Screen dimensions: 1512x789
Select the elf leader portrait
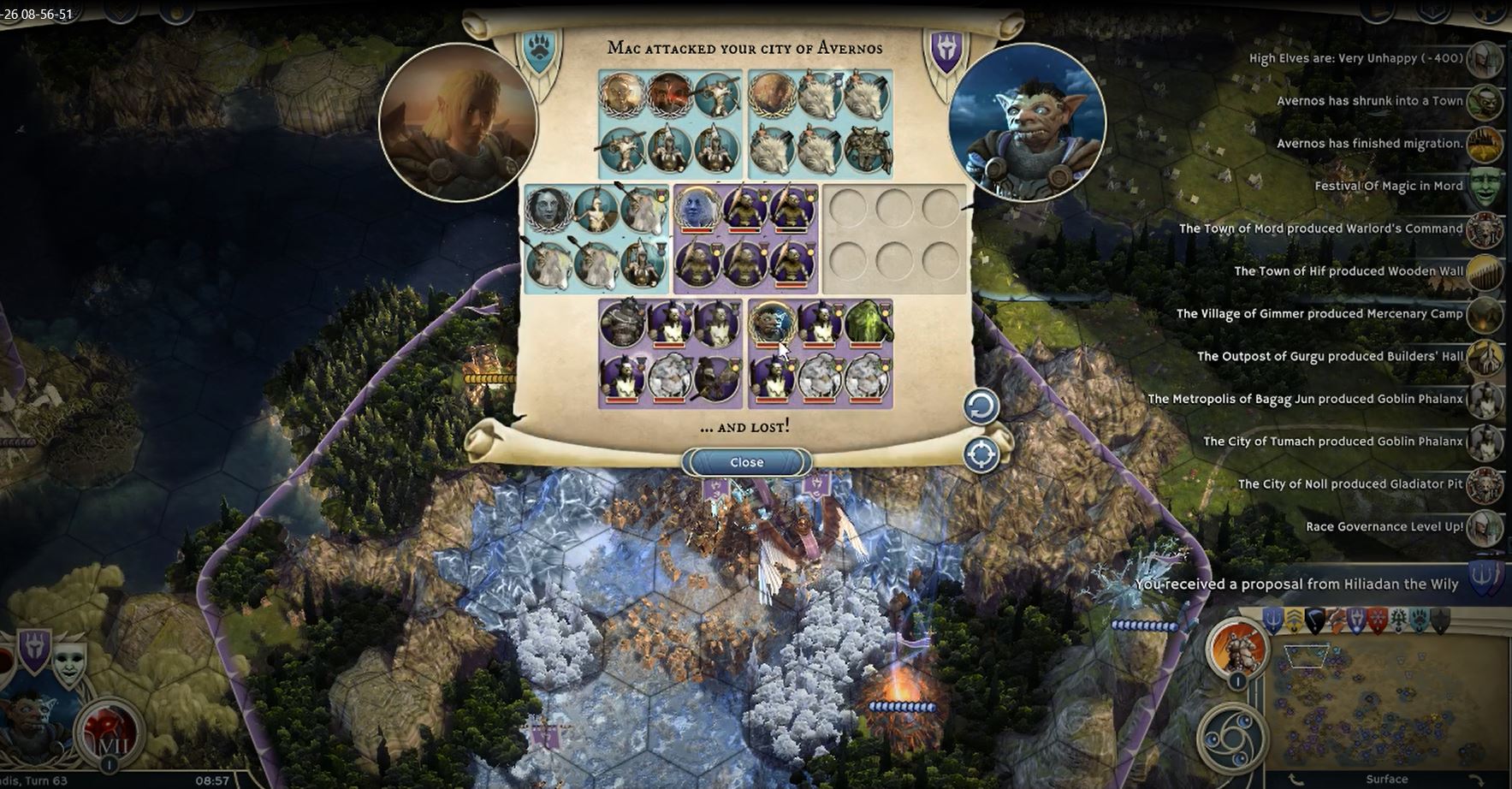click(458, 122)
